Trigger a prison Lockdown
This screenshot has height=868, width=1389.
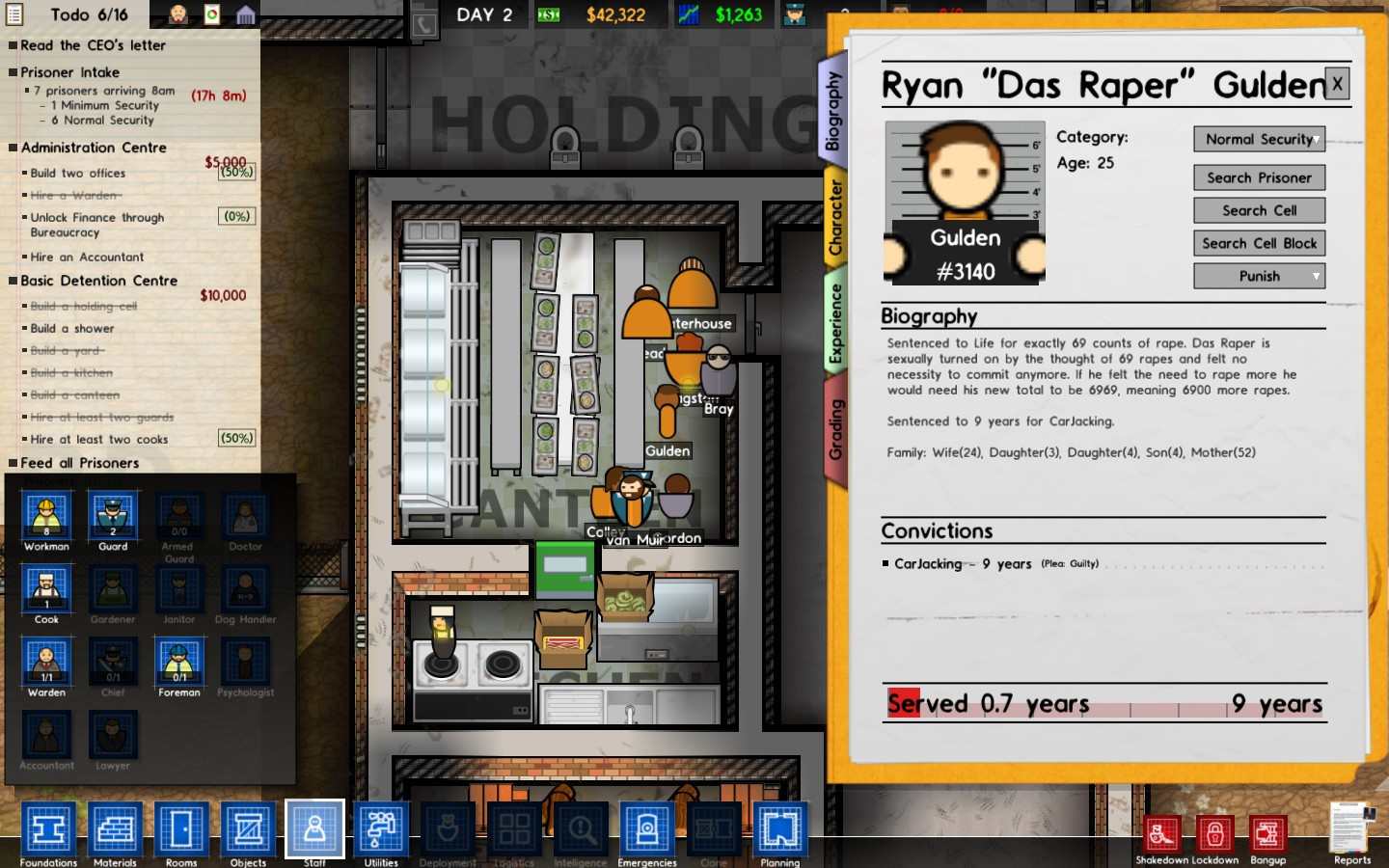click(1214, 835)
